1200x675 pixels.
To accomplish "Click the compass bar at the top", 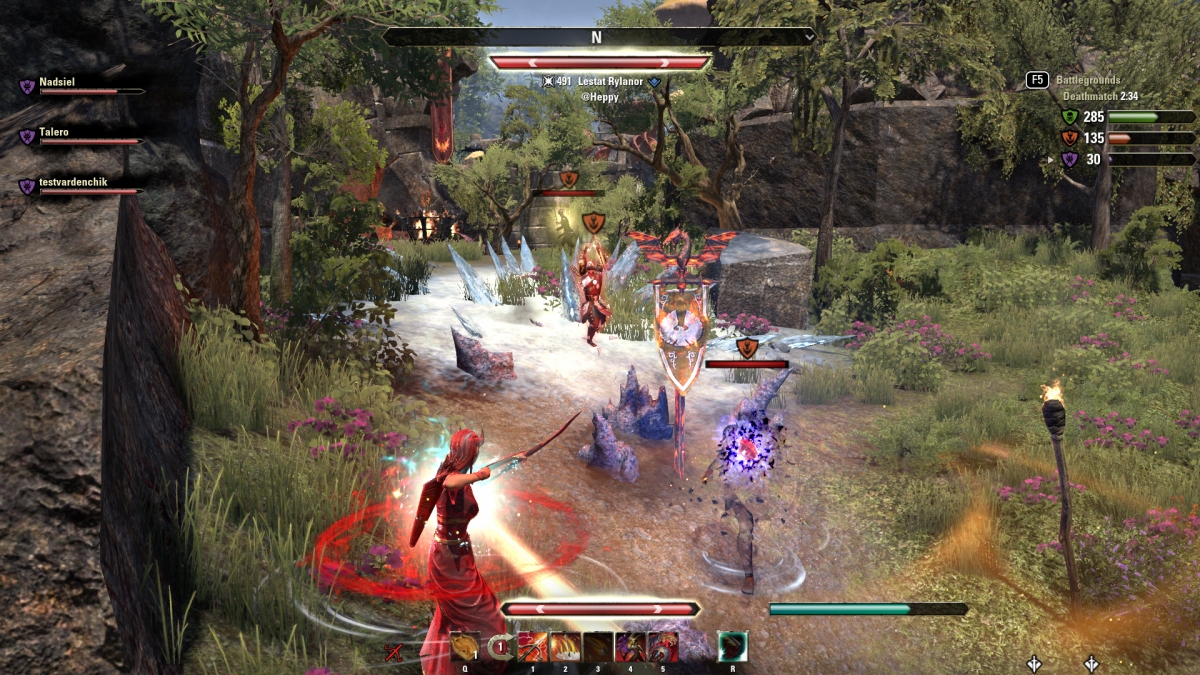I will [598, 37].
